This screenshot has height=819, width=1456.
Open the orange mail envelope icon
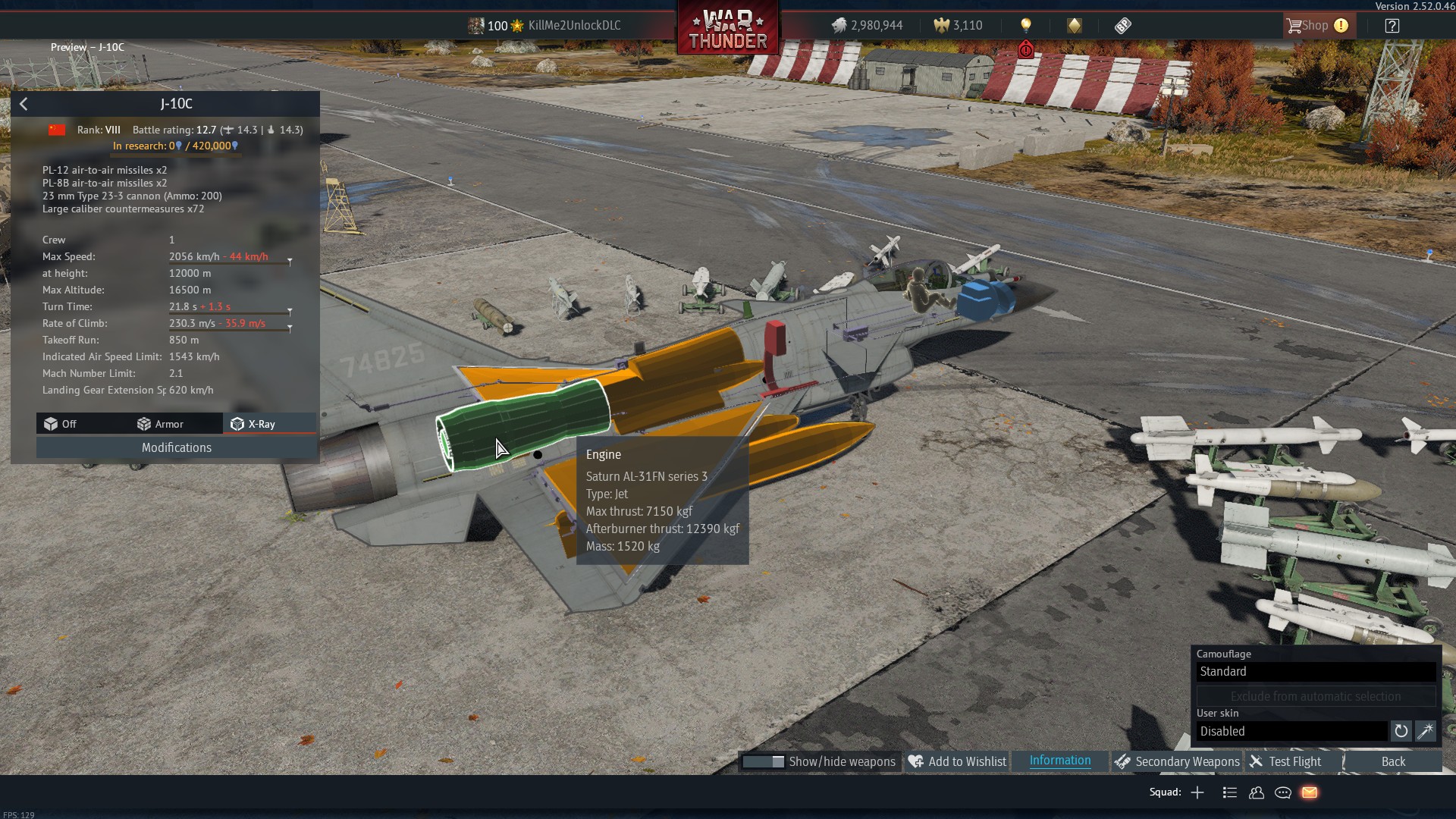[1310, 792]
